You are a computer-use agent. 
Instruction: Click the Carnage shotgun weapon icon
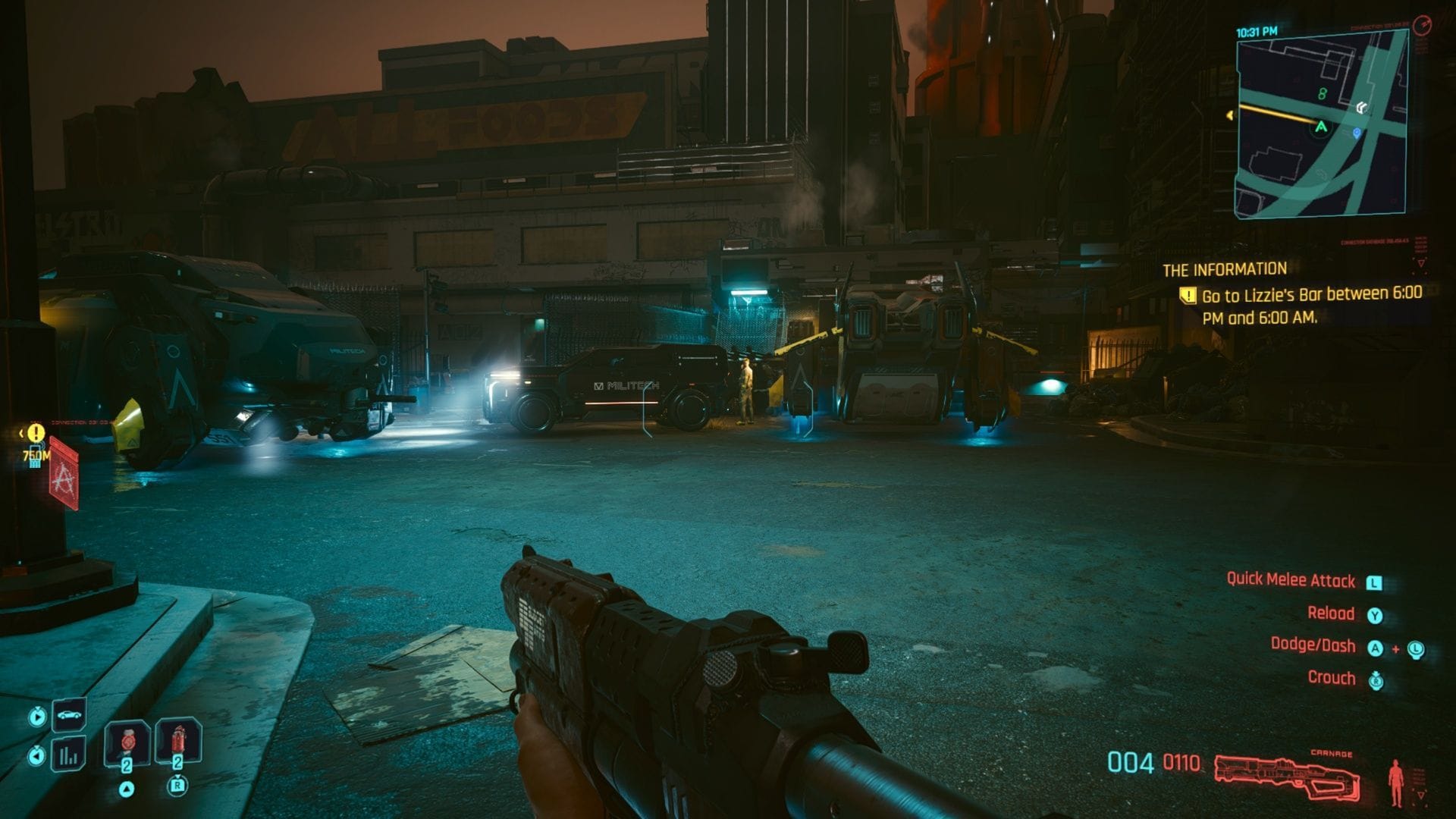[1289, 773]
